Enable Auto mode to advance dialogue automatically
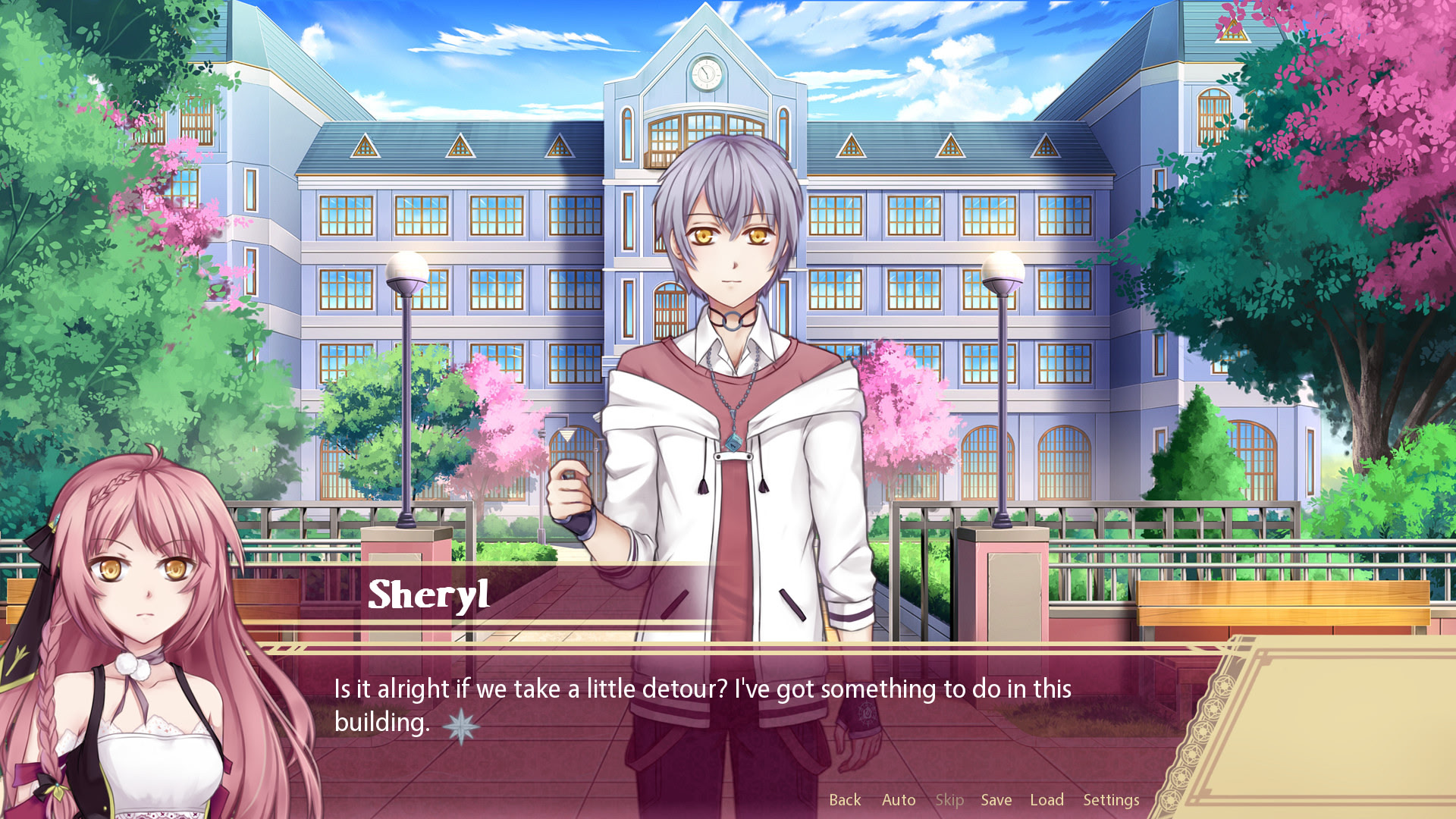 (x=899, y=799)
